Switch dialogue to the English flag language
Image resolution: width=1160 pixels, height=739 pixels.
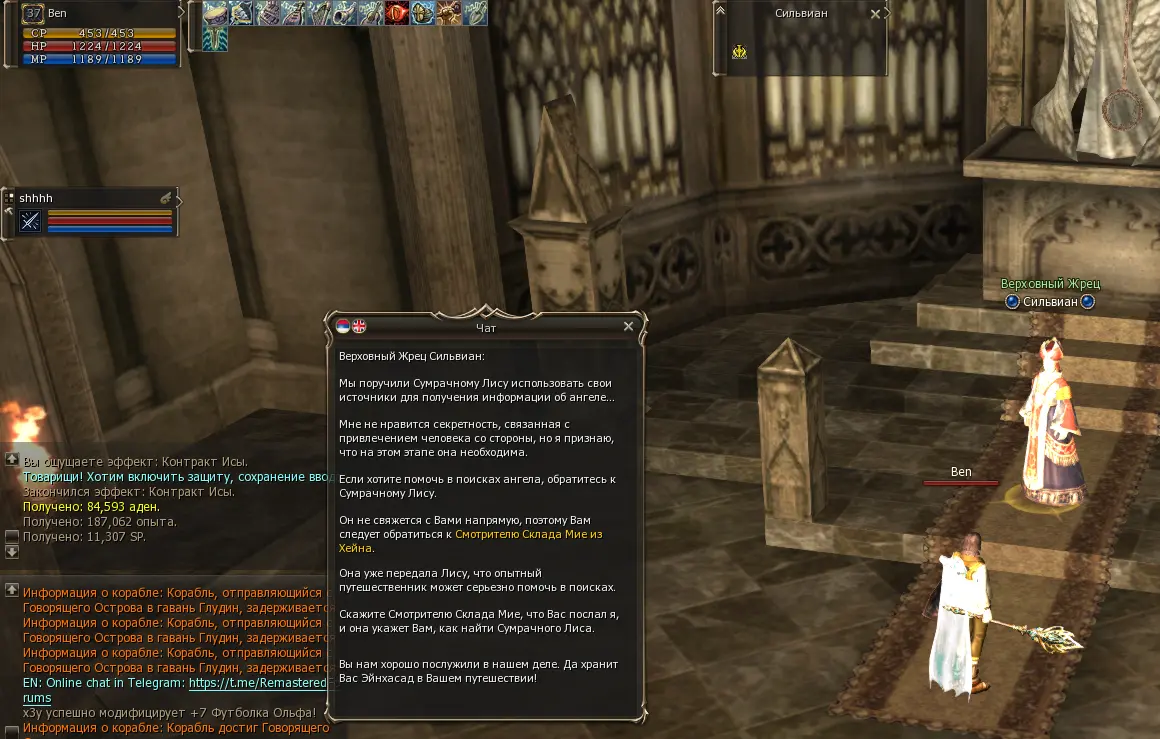[359, 326]
